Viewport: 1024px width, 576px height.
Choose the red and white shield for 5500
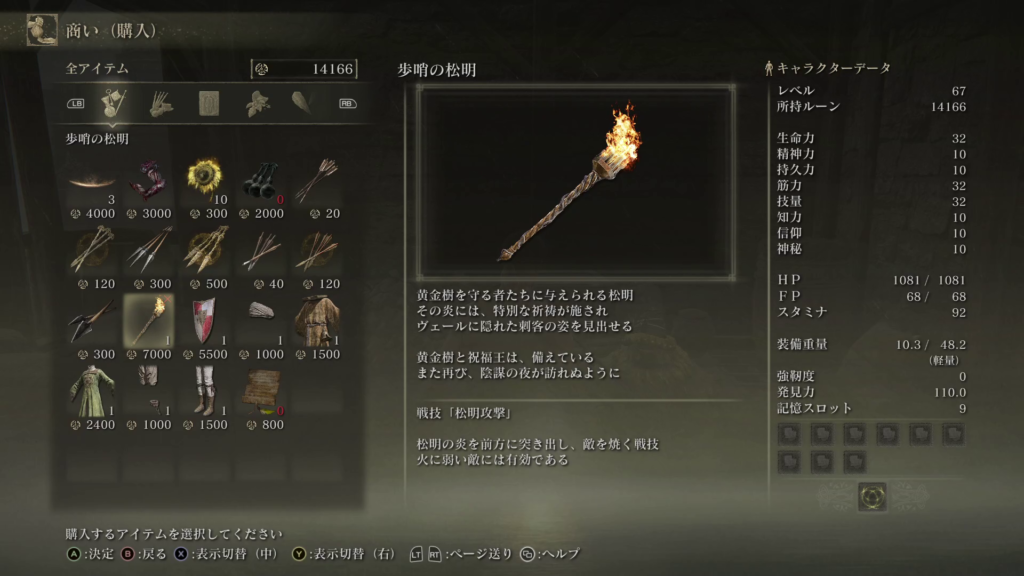pyautogui.click(x=204, y=321)
